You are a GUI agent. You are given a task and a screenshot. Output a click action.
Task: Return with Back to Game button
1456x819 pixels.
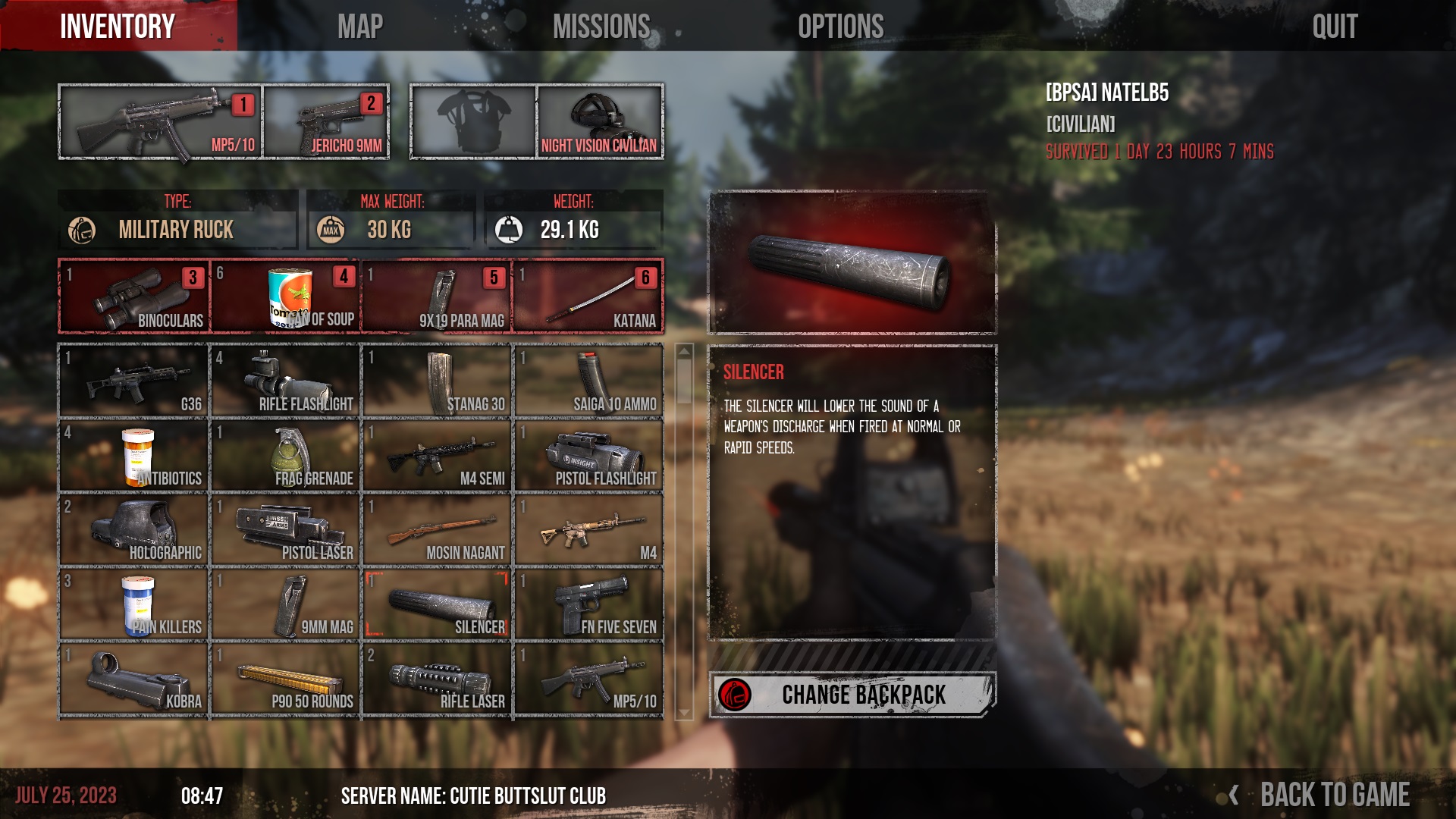1333,795
